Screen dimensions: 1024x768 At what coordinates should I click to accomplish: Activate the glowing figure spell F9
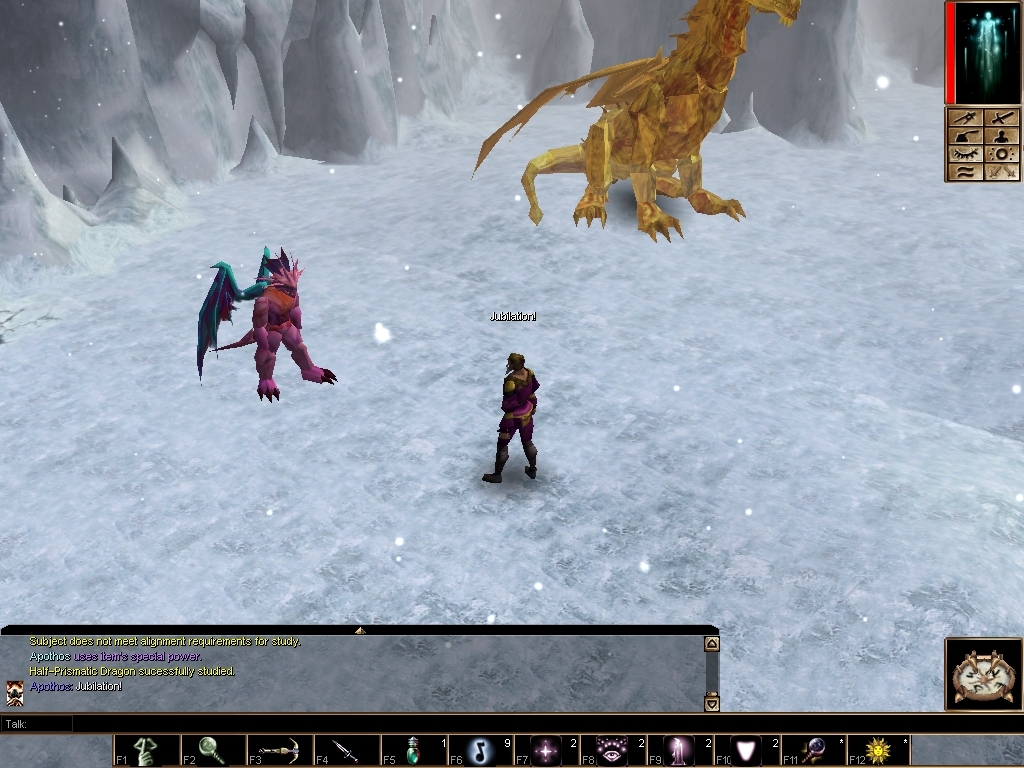[680, 751]
